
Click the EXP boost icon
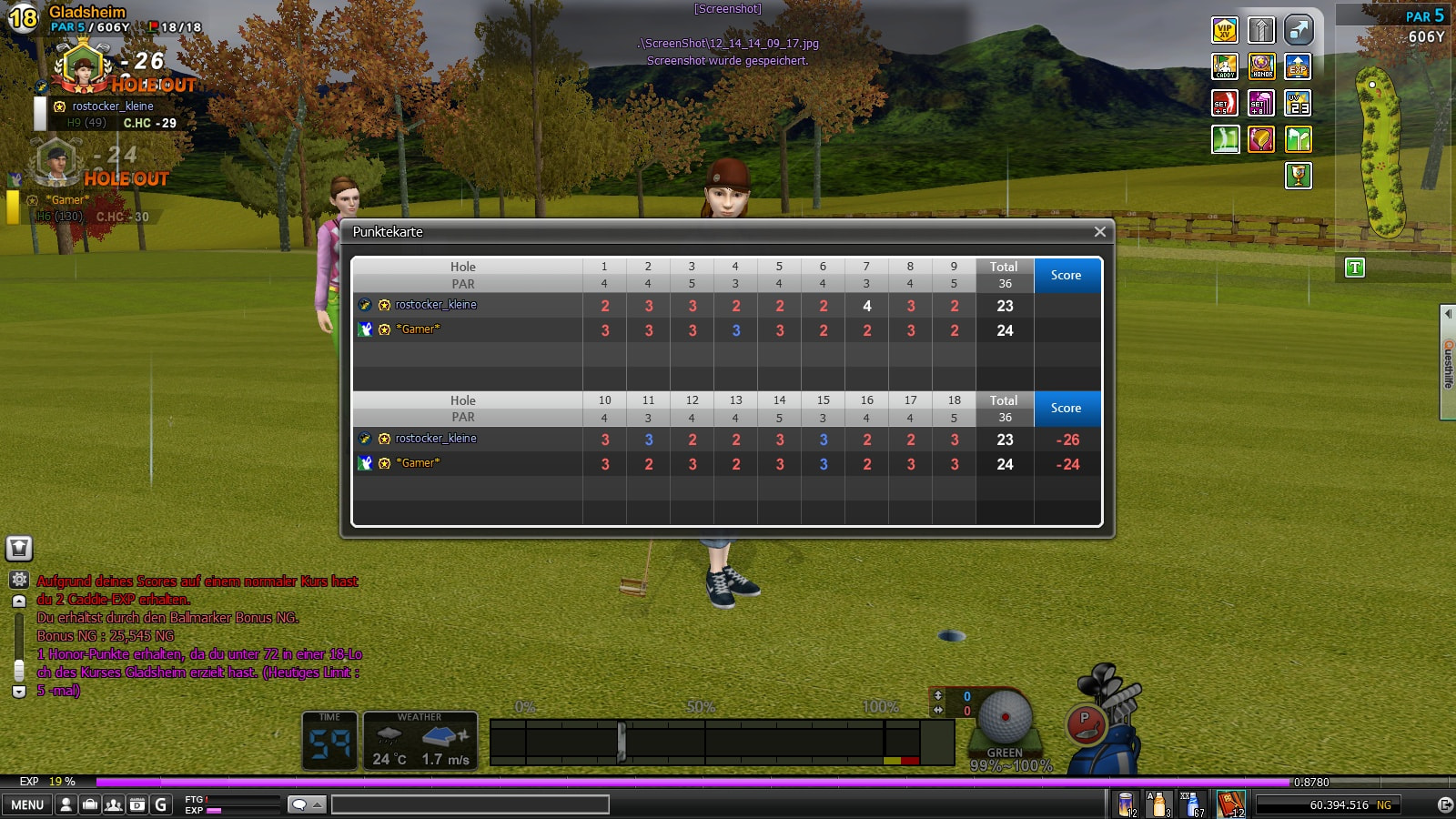1298,66
